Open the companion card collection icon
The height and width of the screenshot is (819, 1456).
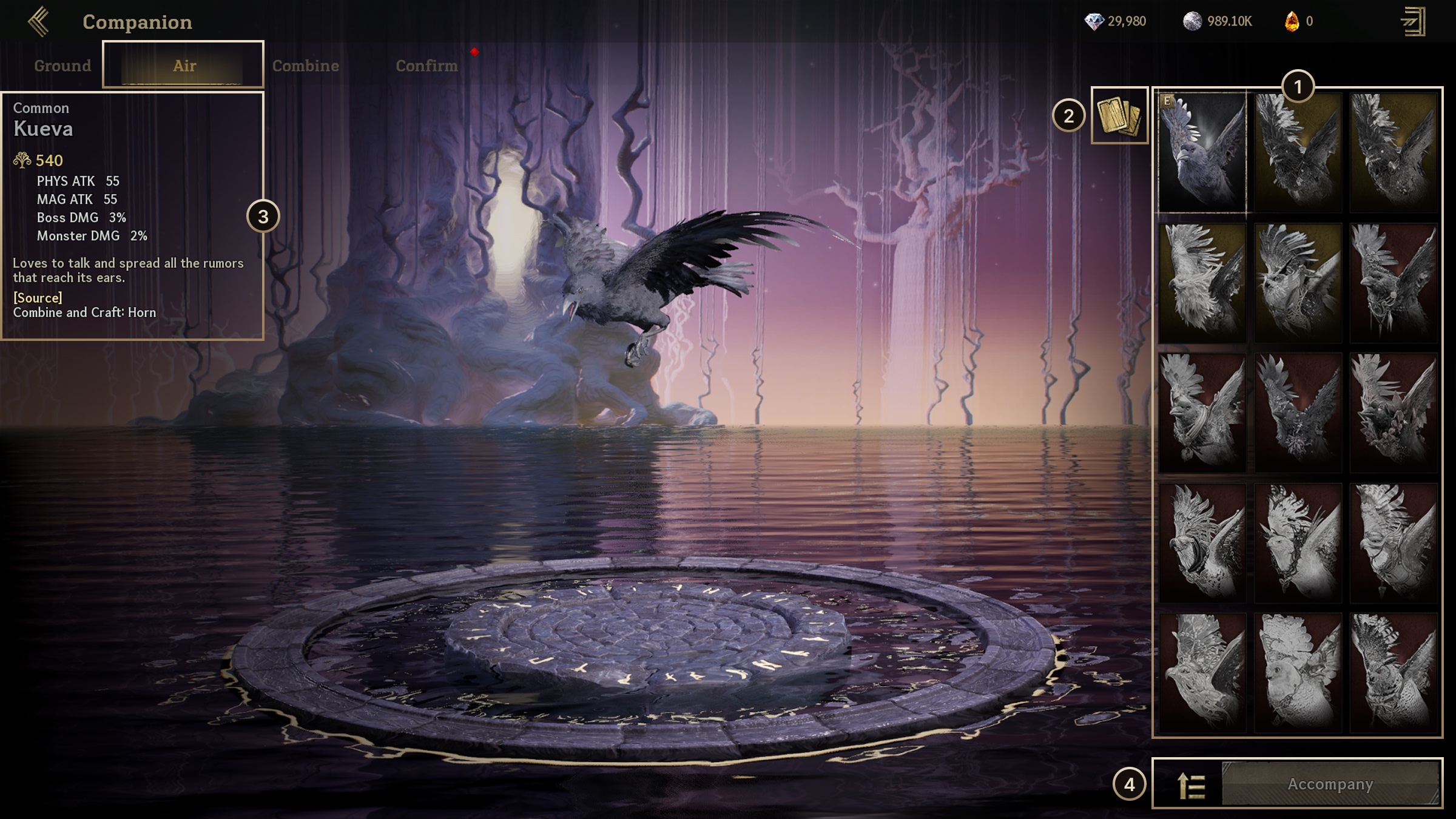click(x=1119, y=115)
